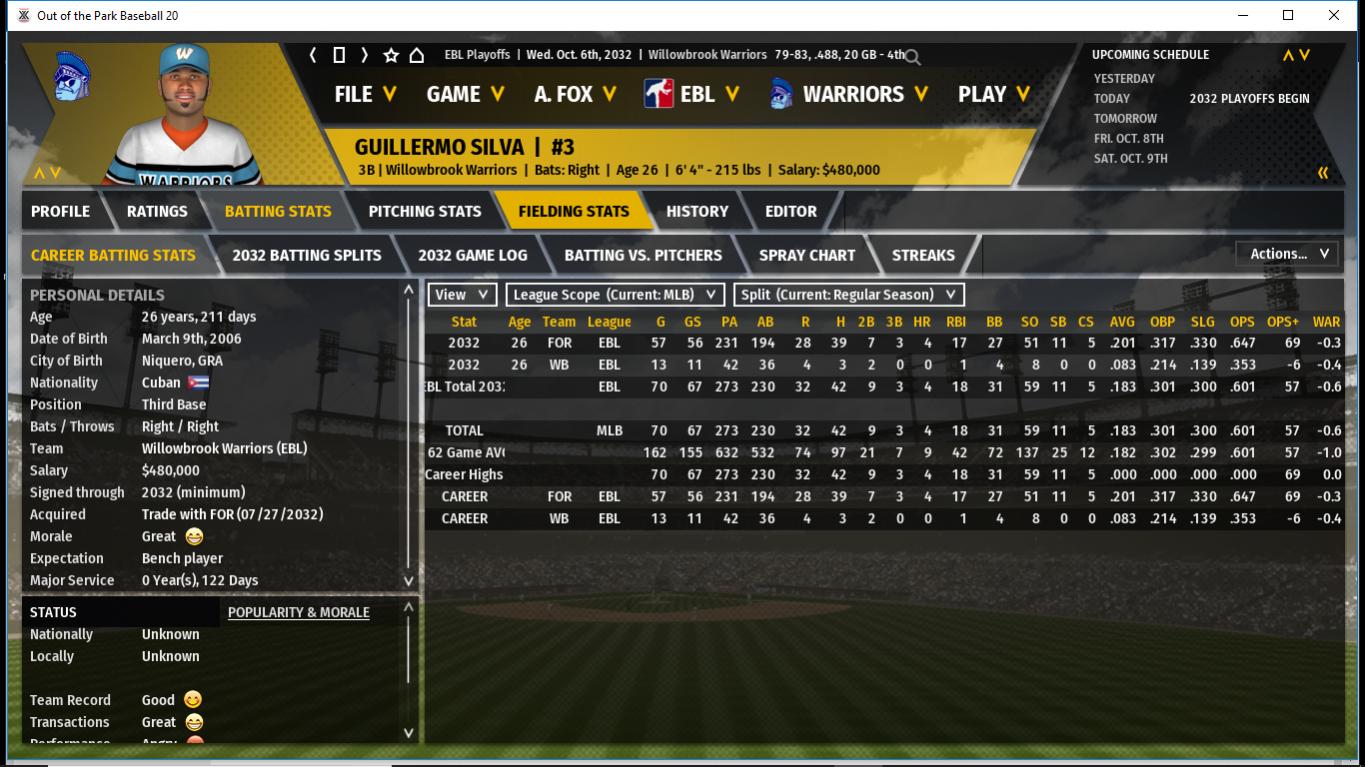Viewport: 1365px width, 767px height.
Task: Switch to the RATINGS tab
Action: click(x=157, y=211)
